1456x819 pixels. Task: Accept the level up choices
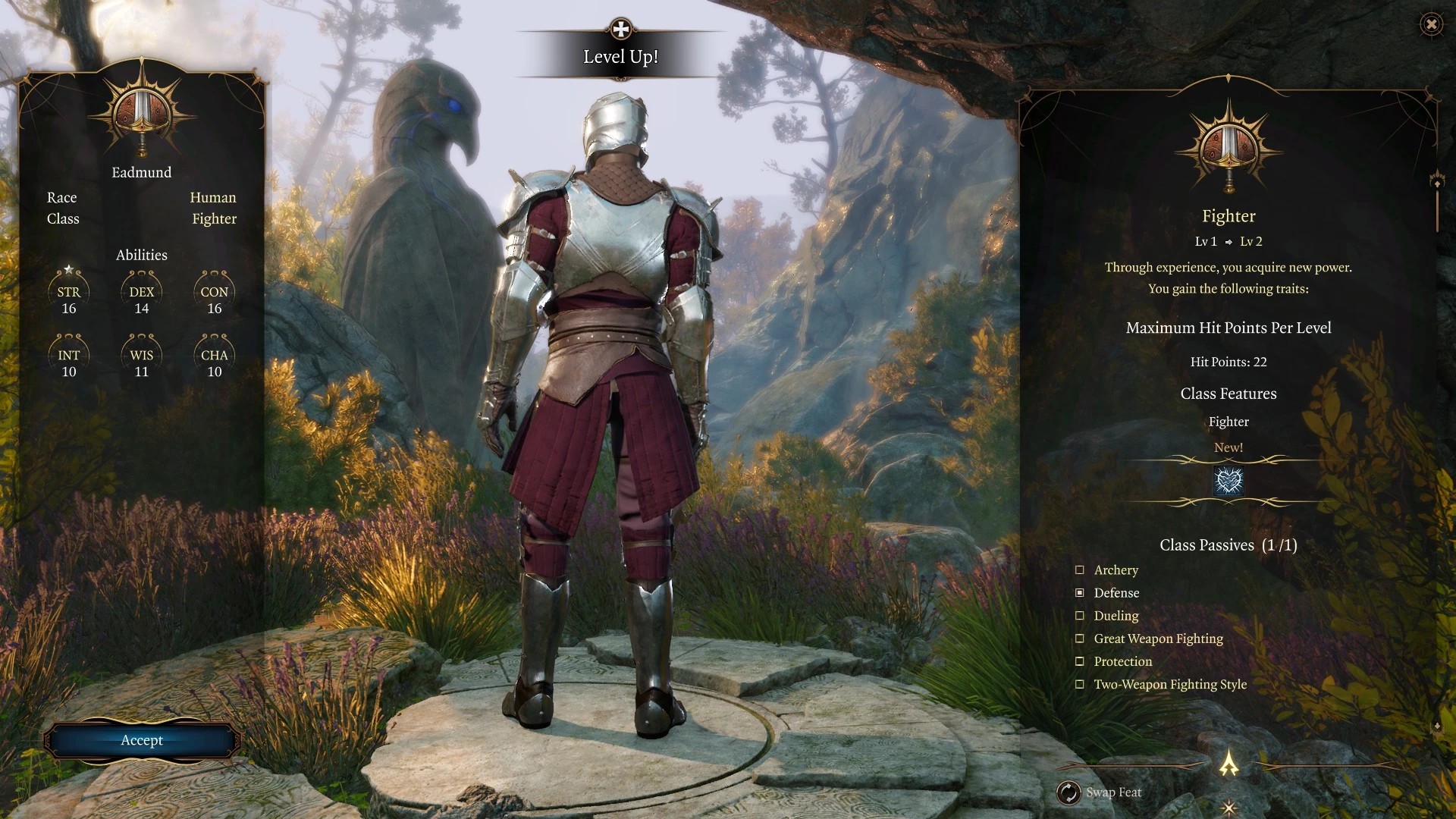tap(142, 740)
